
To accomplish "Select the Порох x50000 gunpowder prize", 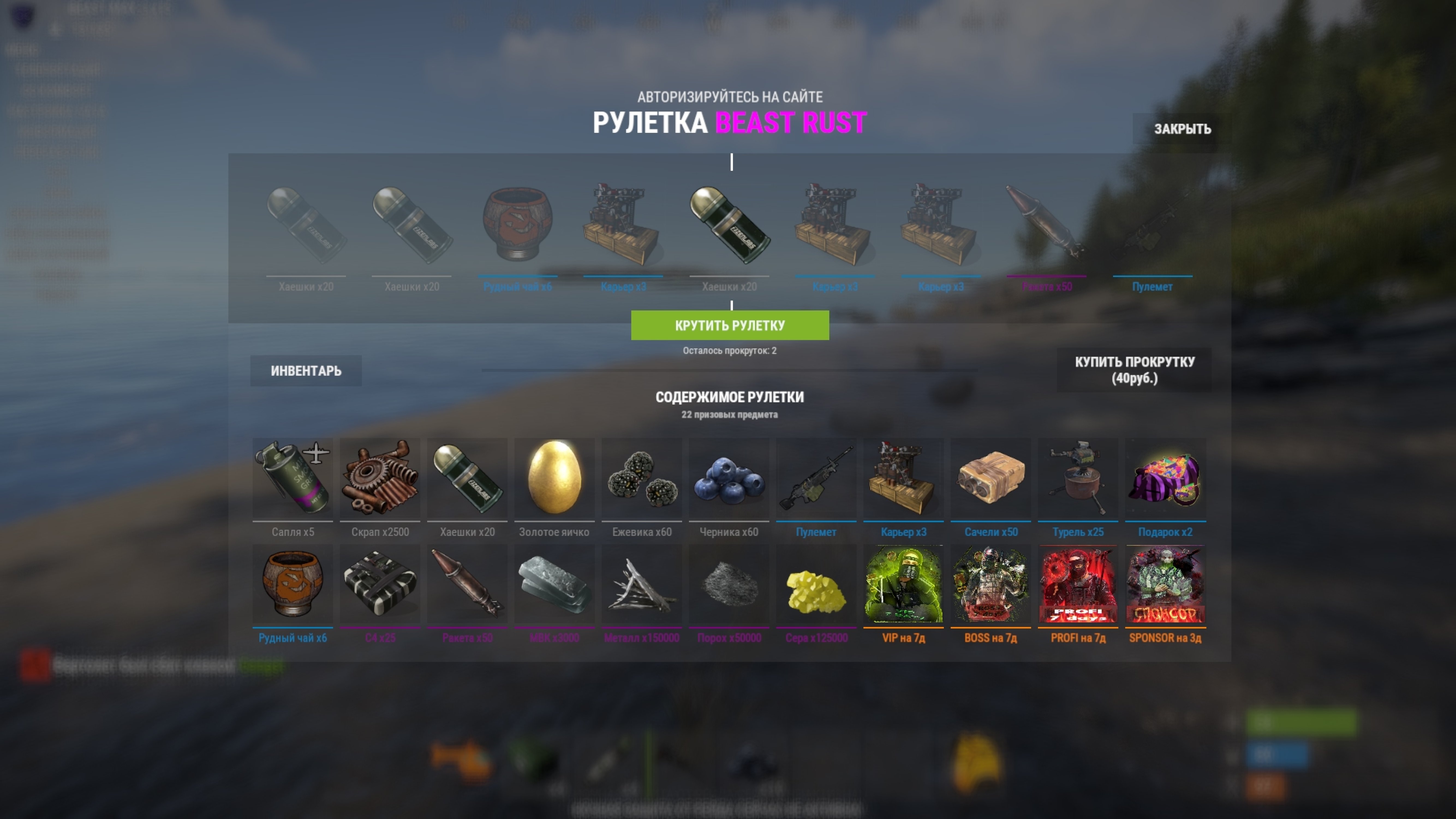I will [x=729, y=585].
